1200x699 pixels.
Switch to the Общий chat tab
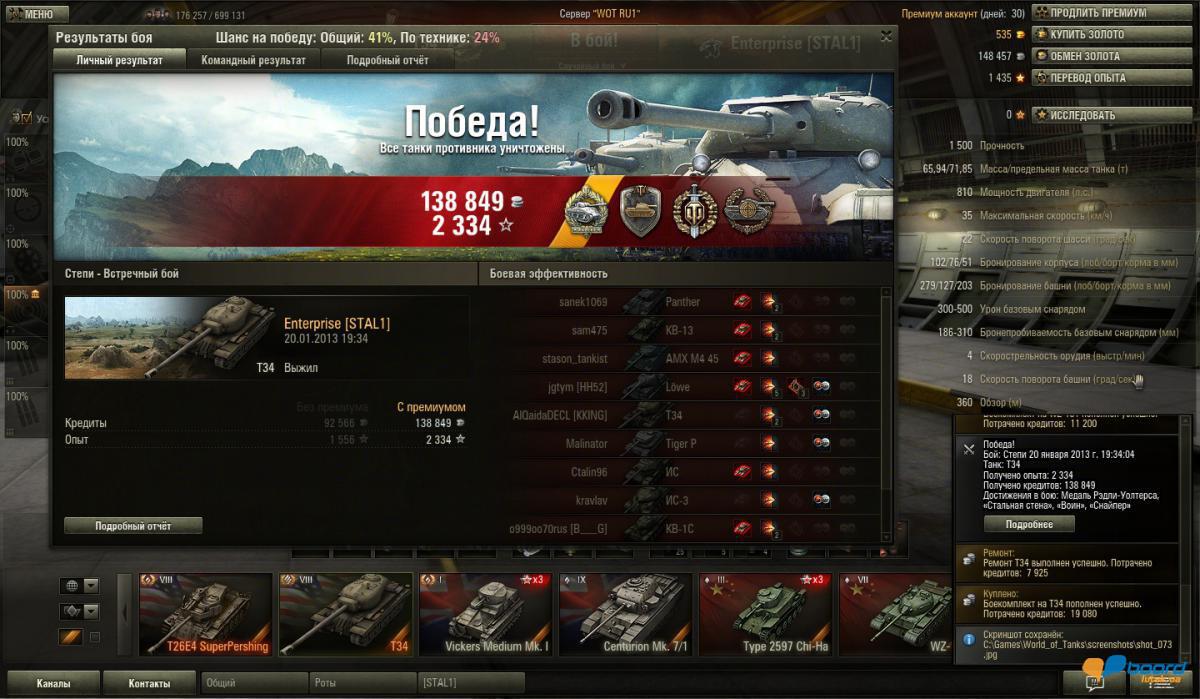coord(254,684)
